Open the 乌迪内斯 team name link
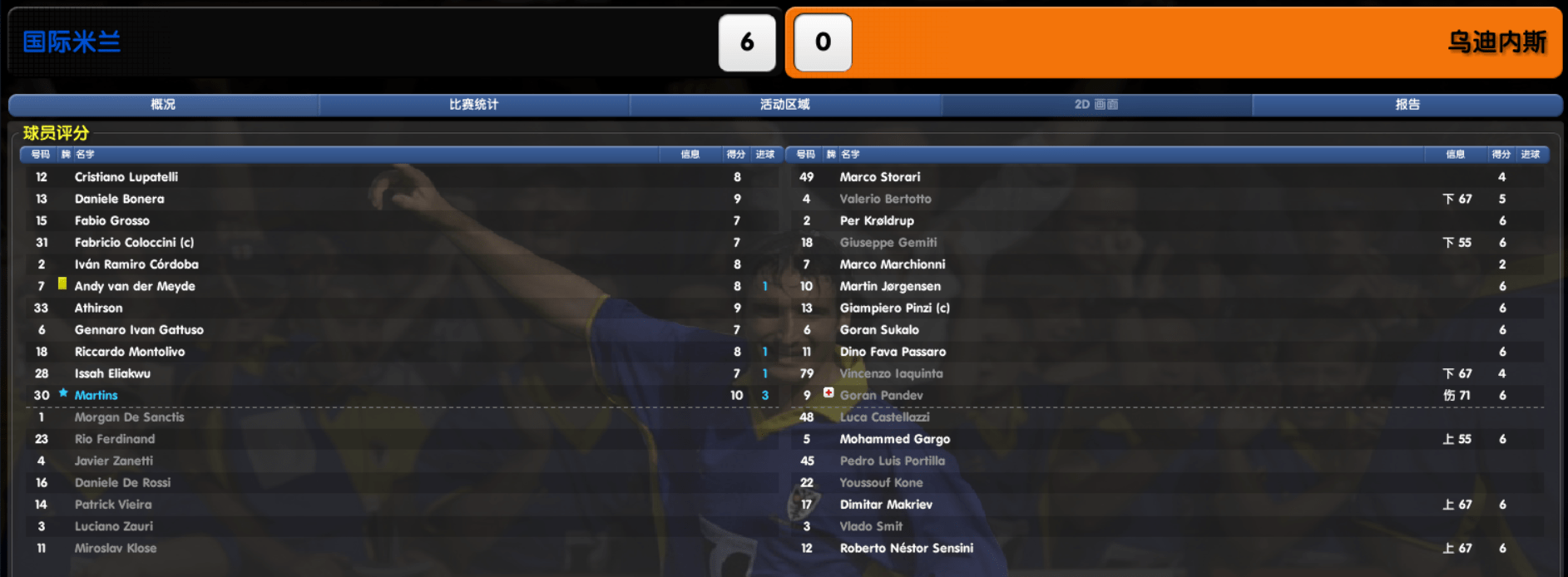The image size is (1568, 577). (1496, 42)
